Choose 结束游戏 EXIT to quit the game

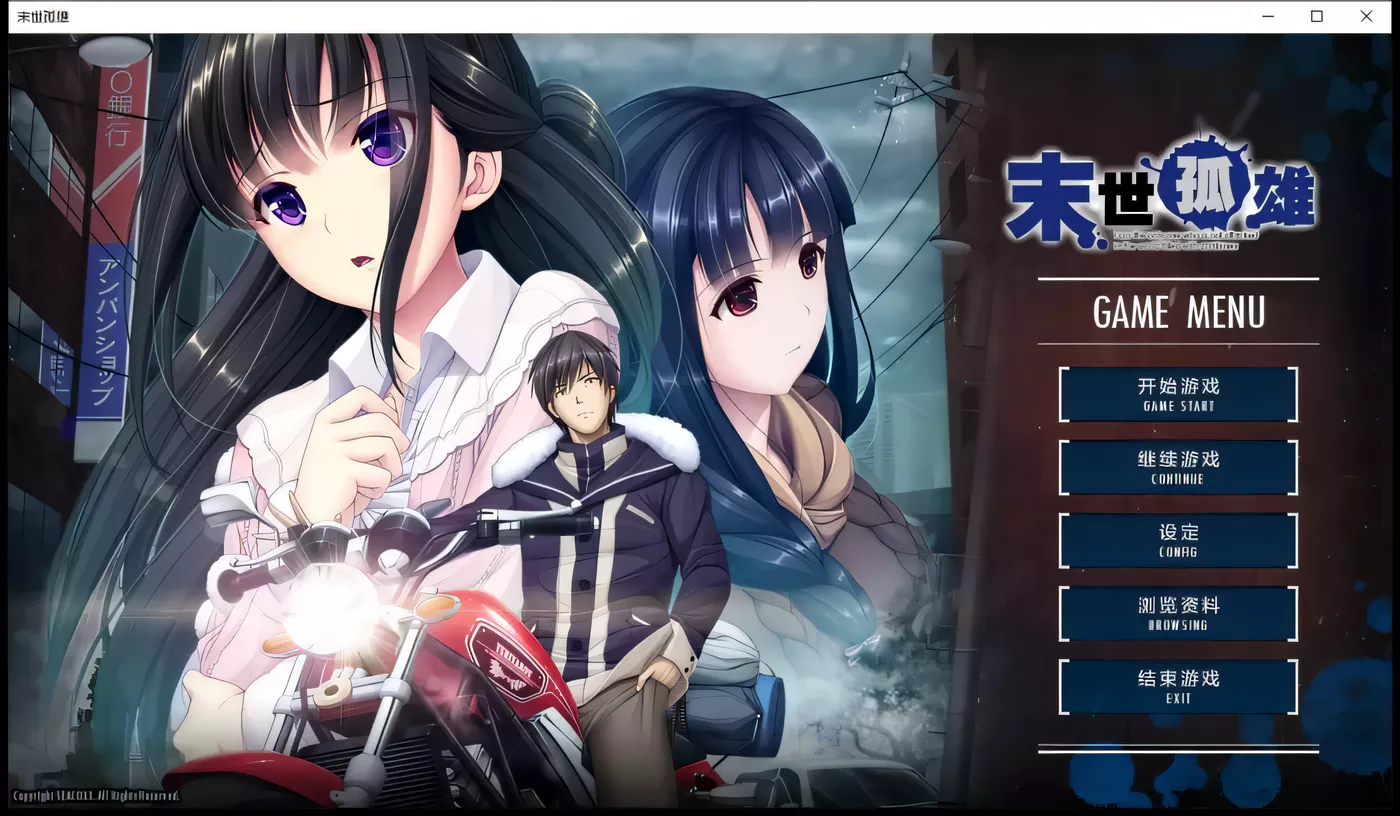(1178, 687)
